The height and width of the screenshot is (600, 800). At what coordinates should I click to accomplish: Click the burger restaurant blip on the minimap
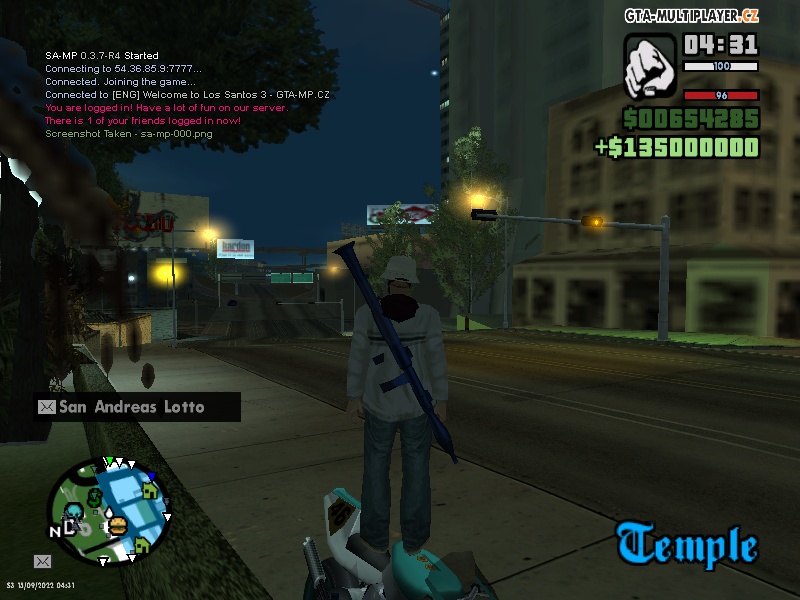pos(117,524)
